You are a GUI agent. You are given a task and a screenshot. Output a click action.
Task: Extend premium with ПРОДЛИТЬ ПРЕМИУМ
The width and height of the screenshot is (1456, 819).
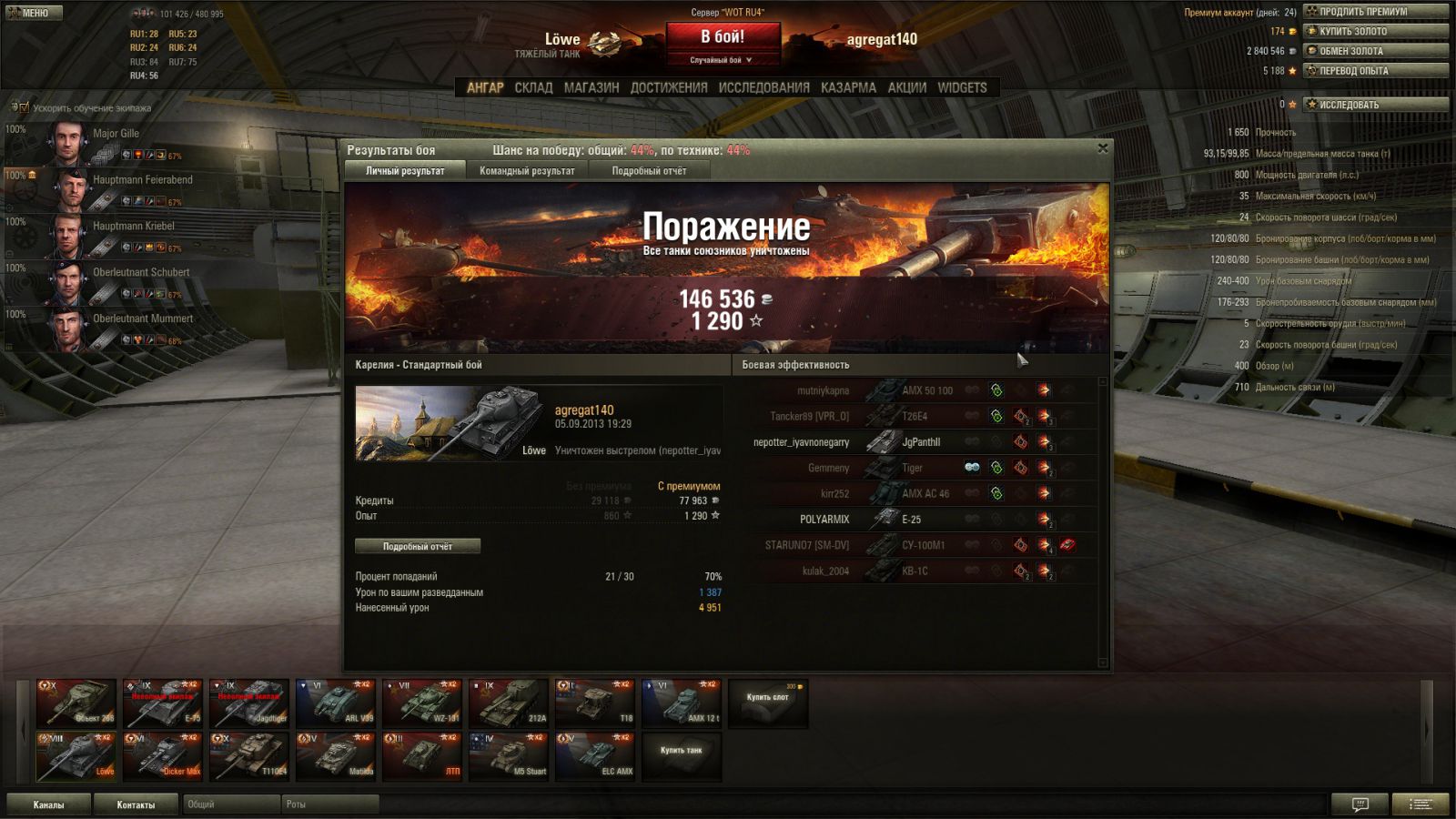coord(1375,12)
